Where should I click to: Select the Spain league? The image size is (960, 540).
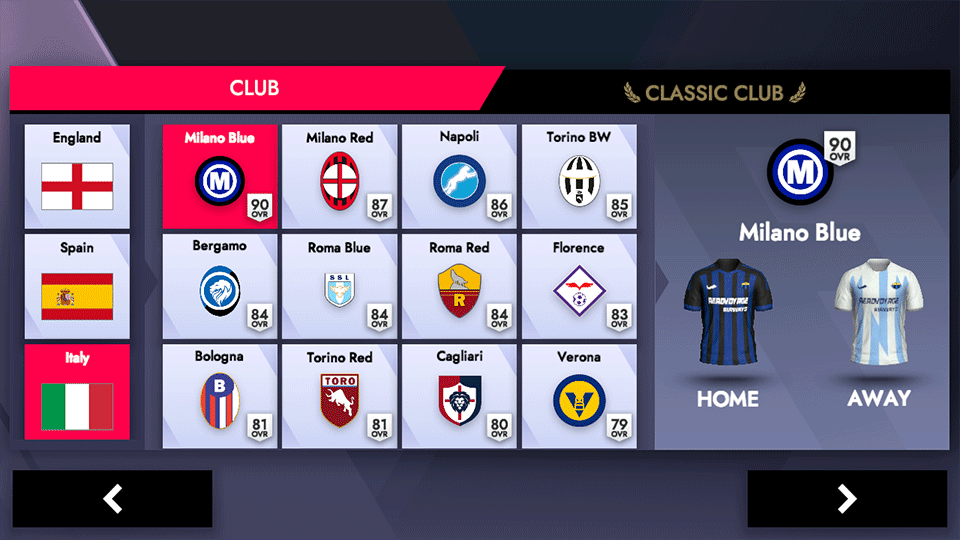click(77, 286)
